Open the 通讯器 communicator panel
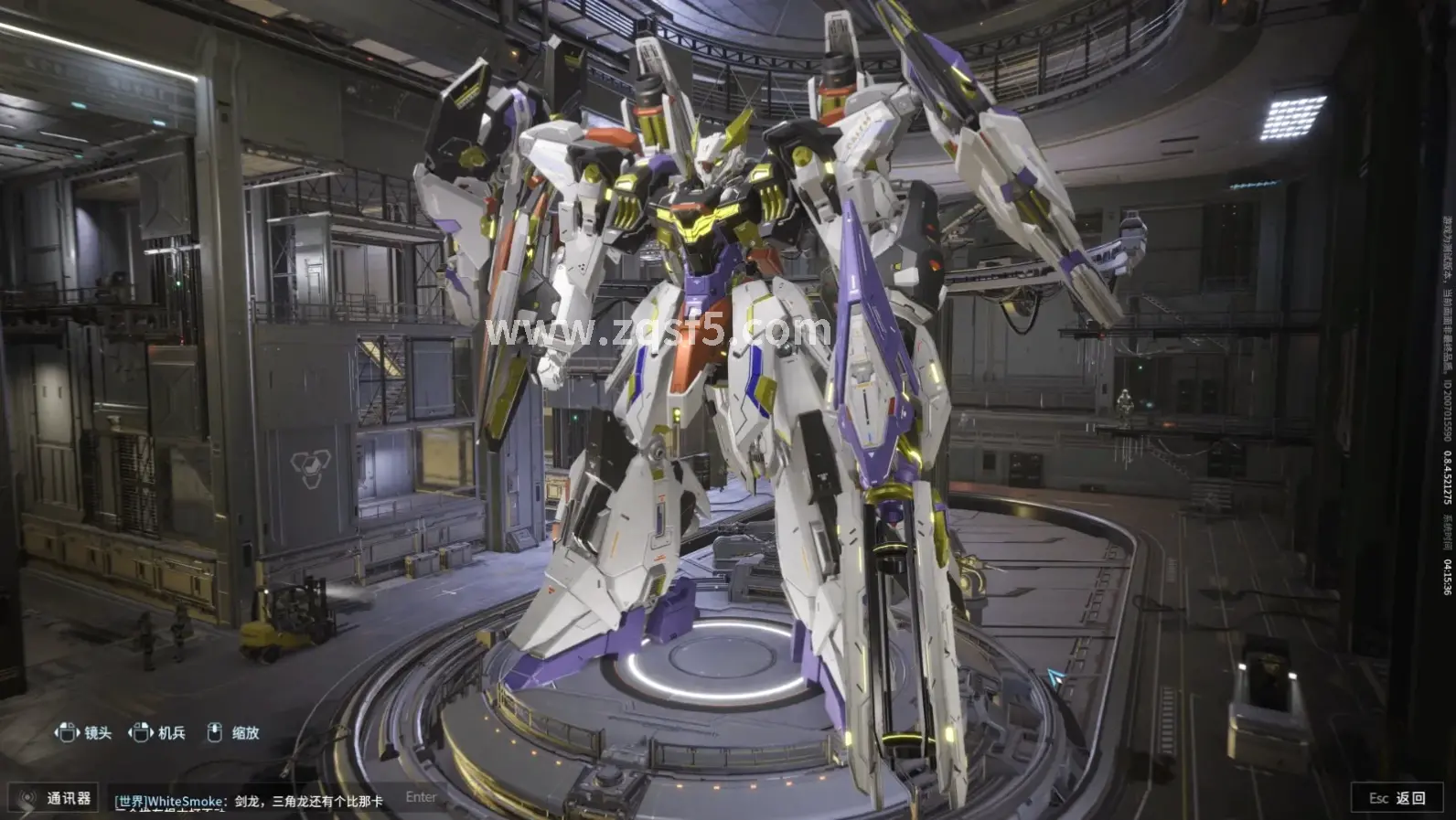 pos(55,798)
